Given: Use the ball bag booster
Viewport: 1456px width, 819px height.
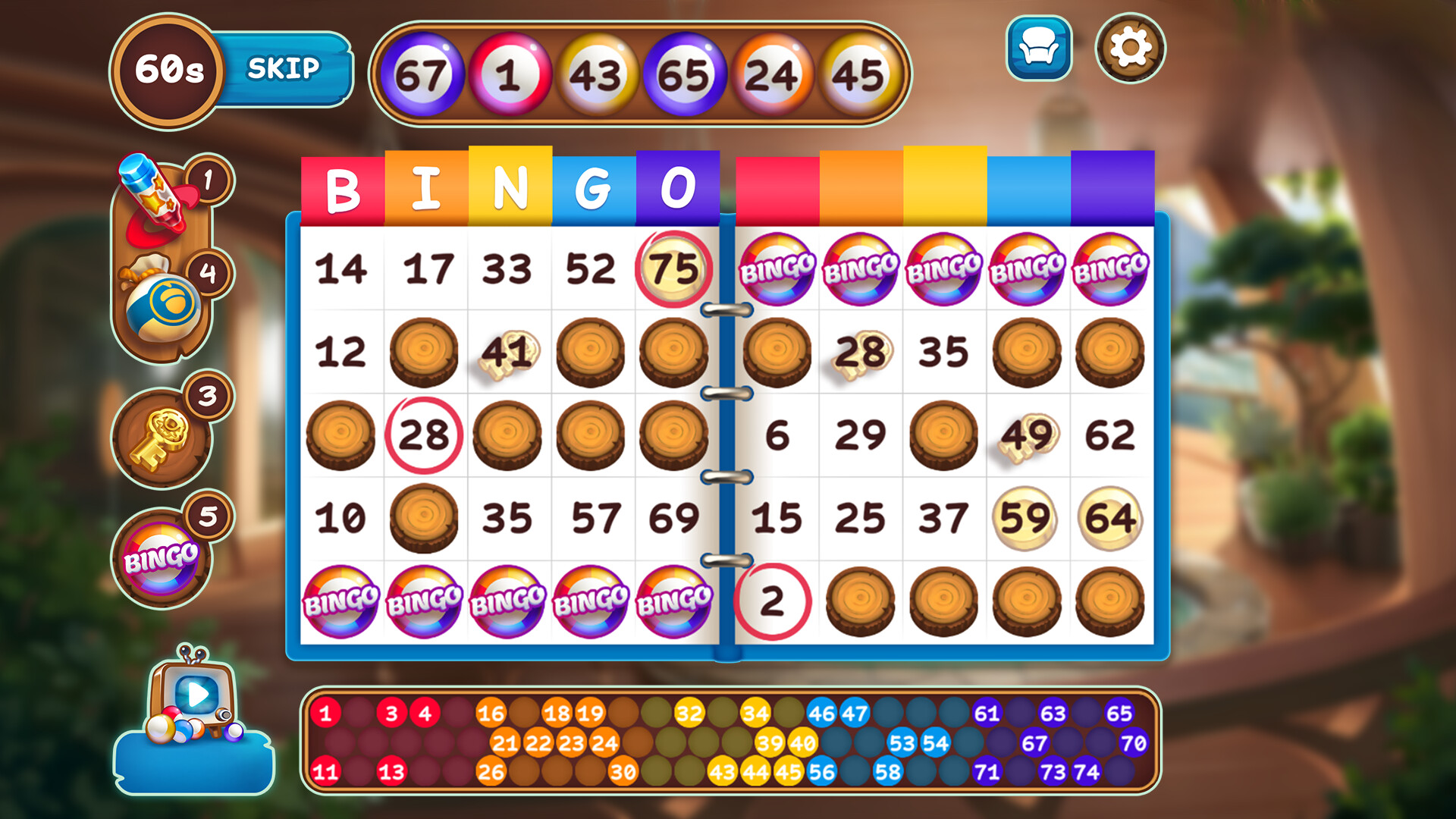Looking at the screenshot, I should click(x=163, y=300).
